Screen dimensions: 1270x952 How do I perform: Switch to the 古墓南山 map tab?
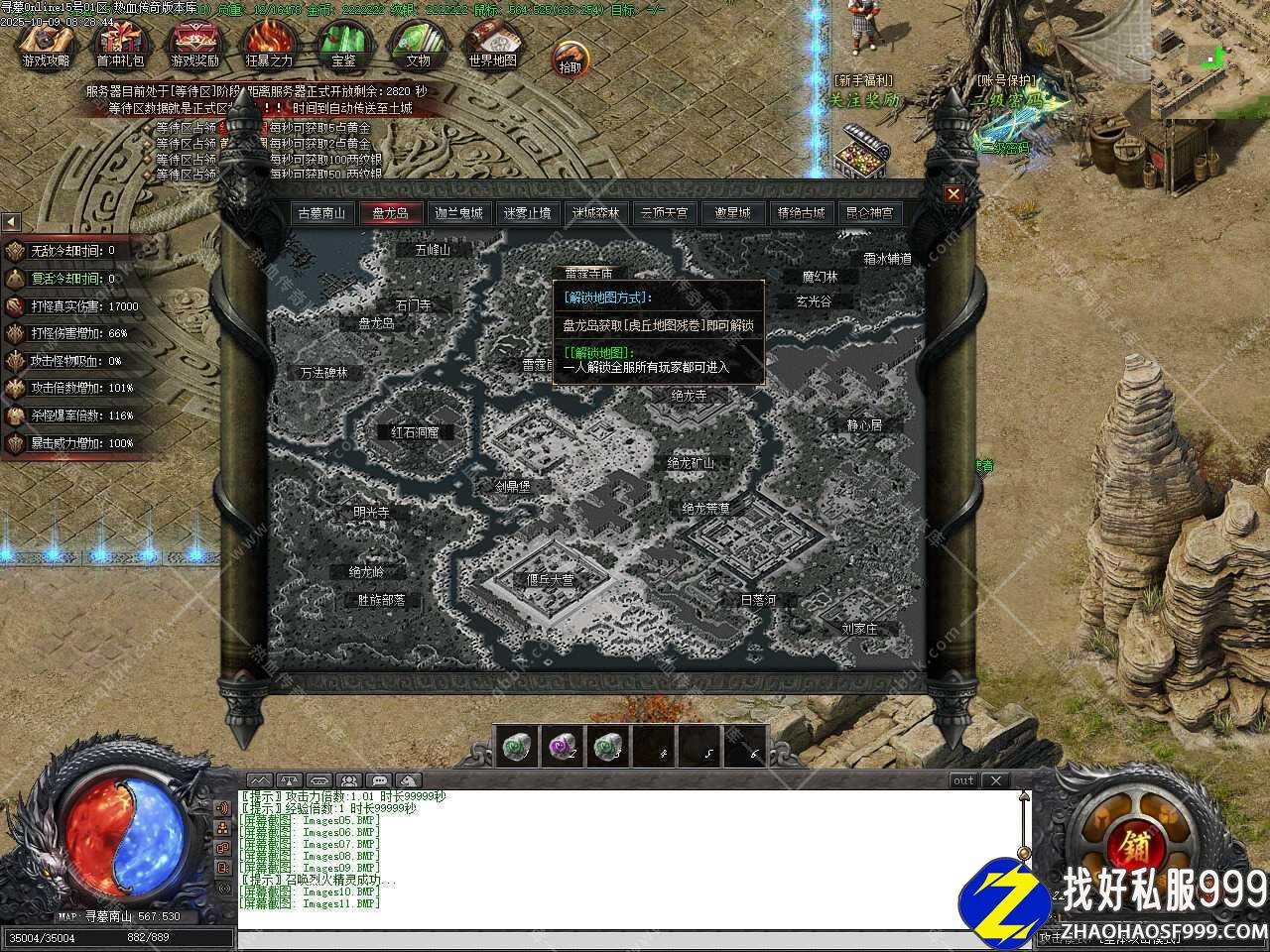click(324, 213)
